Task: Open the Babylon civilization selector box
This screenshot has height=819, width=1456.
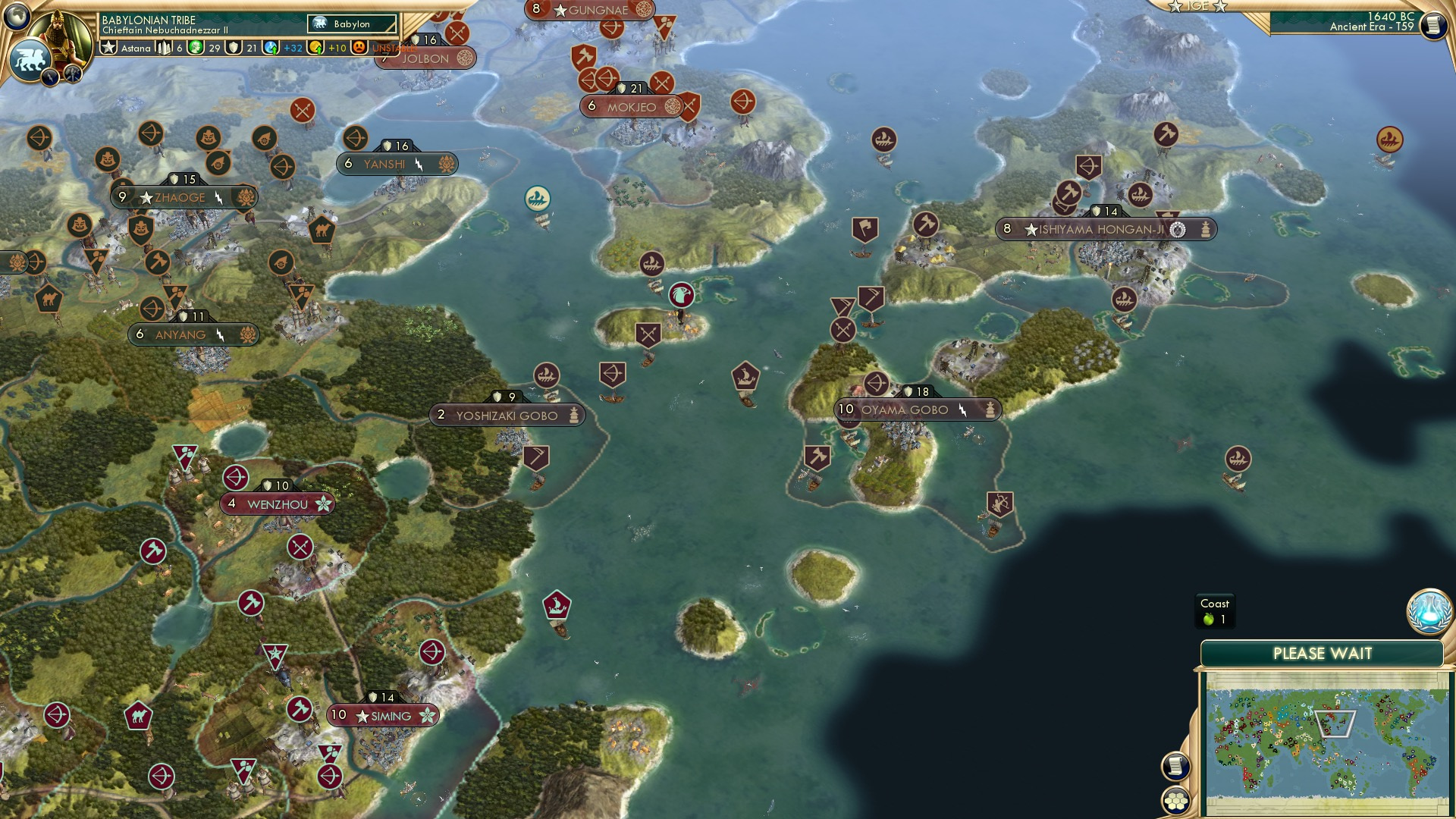Action: pos(351,24)
